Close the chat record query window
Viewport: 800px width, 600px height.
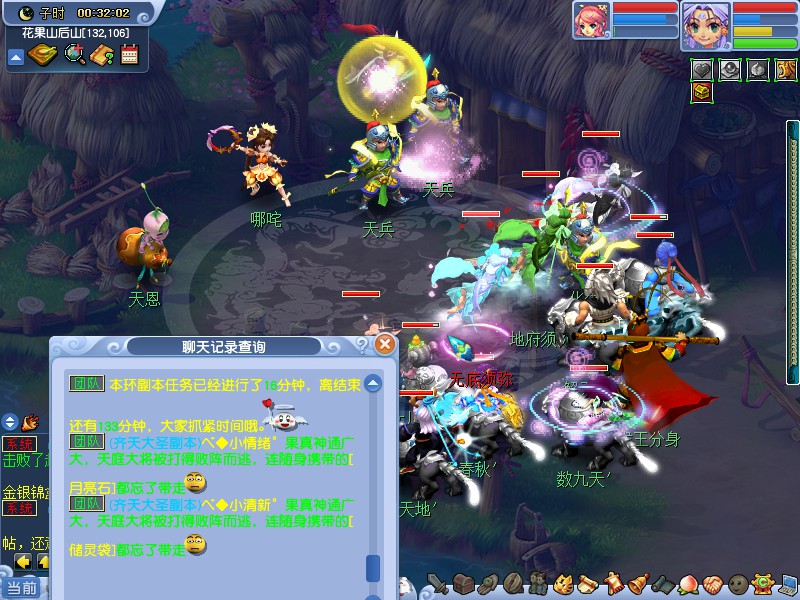point(385,345)
